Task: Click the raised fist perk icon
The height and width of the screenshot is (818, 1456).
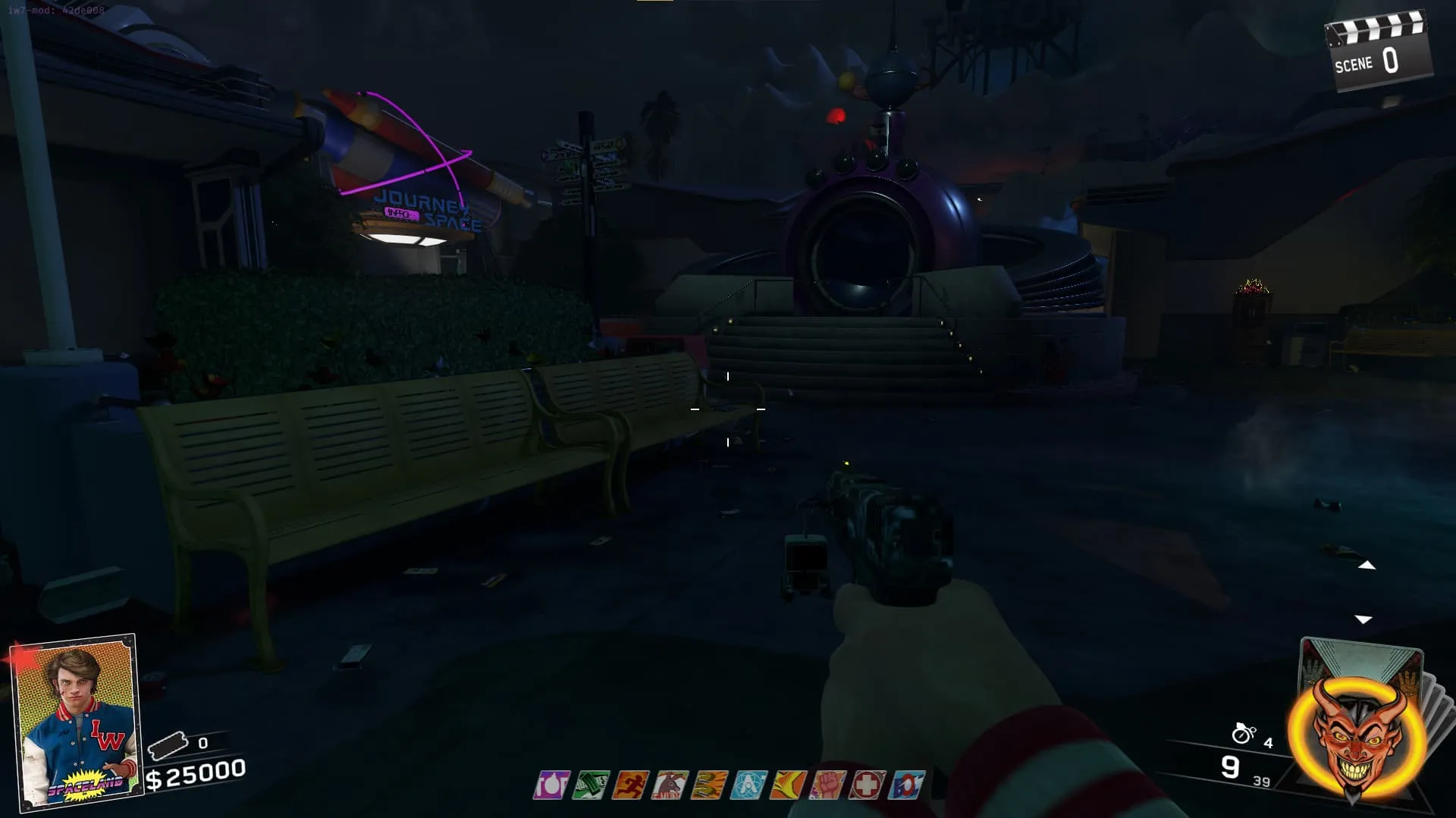Action: pyautogui.click(x=827, y=785)
